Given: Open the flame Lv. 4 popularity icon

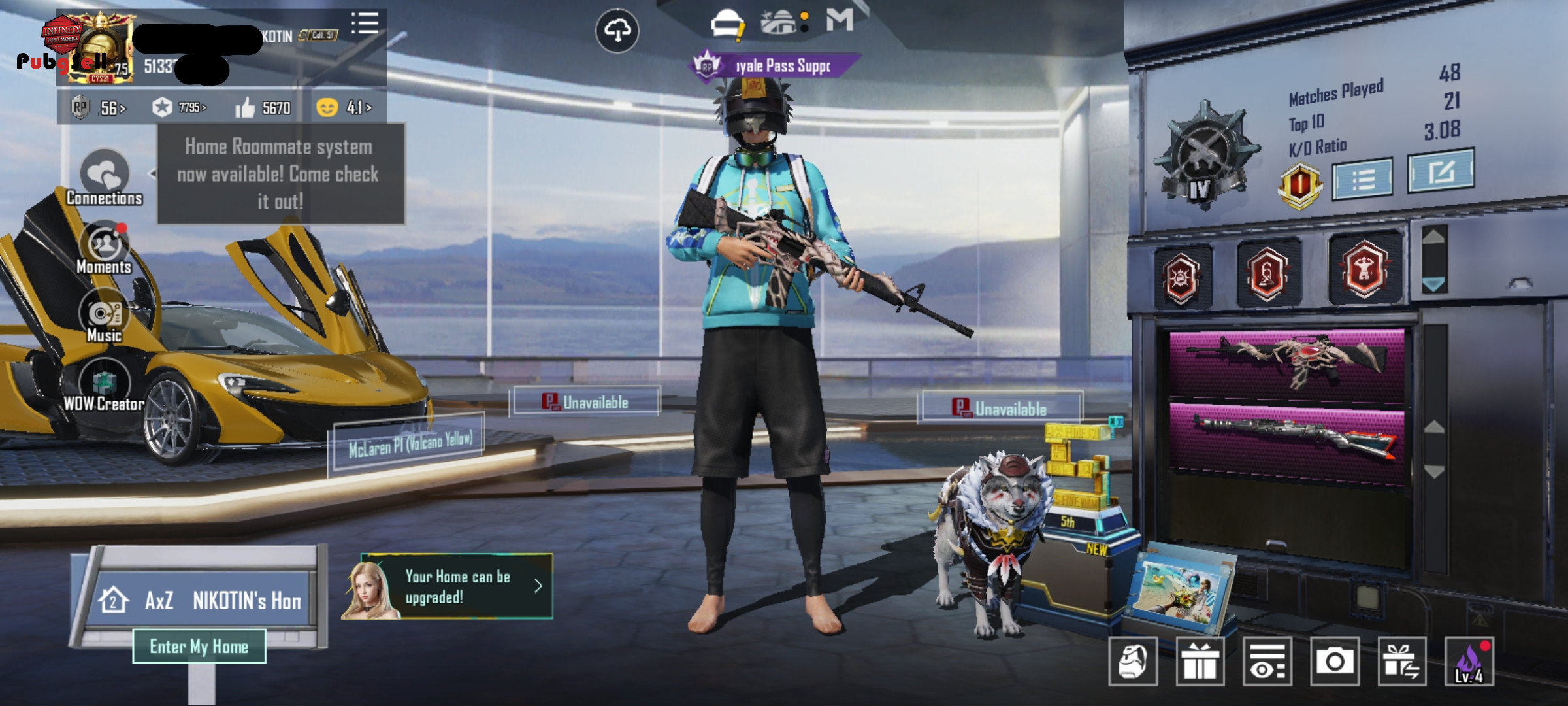Looking at the screenshot, I should pos(1469,662).
